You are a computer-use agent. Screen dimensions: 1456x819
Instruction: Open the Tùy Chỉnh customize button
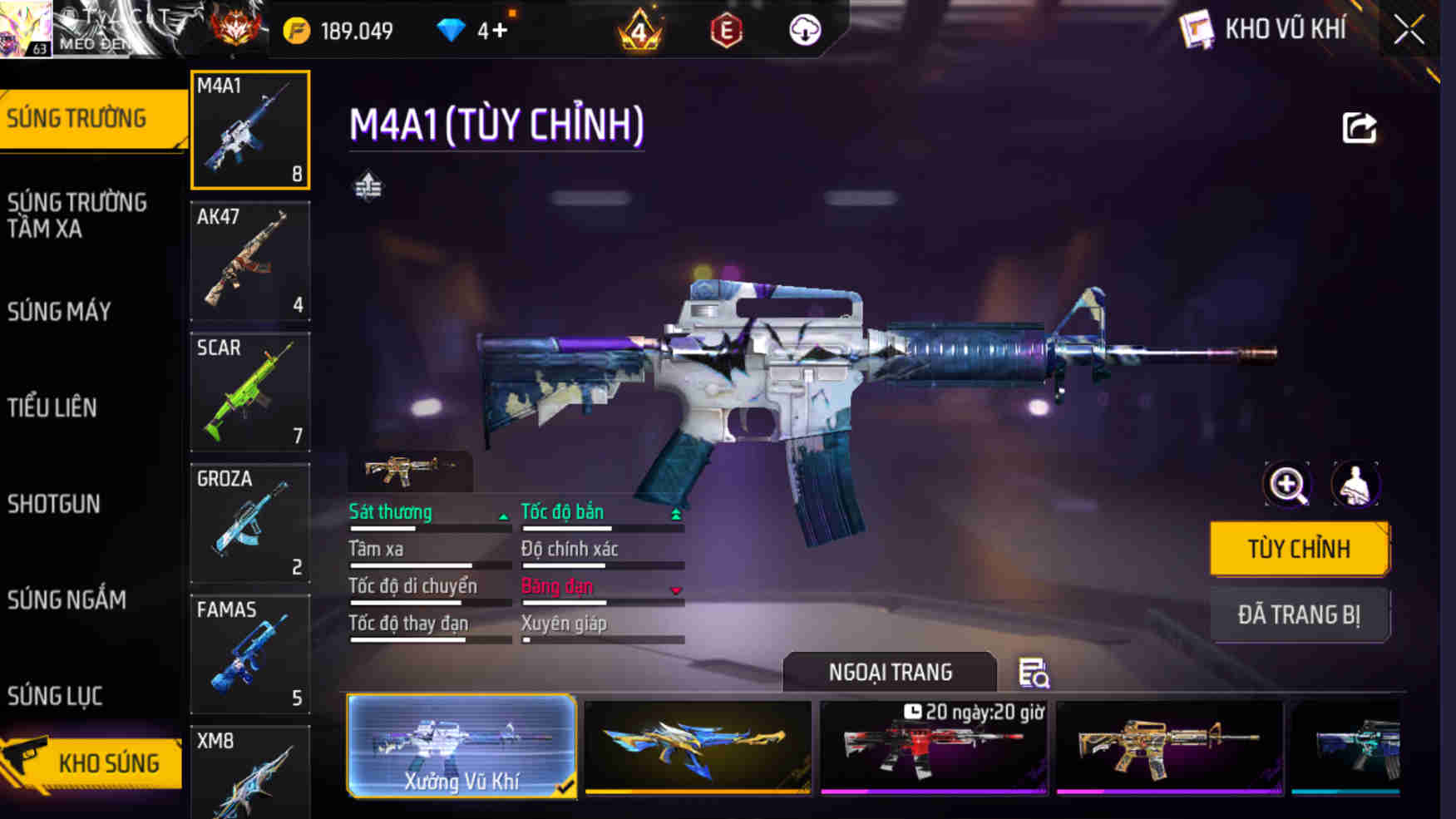coord(1299,549)
